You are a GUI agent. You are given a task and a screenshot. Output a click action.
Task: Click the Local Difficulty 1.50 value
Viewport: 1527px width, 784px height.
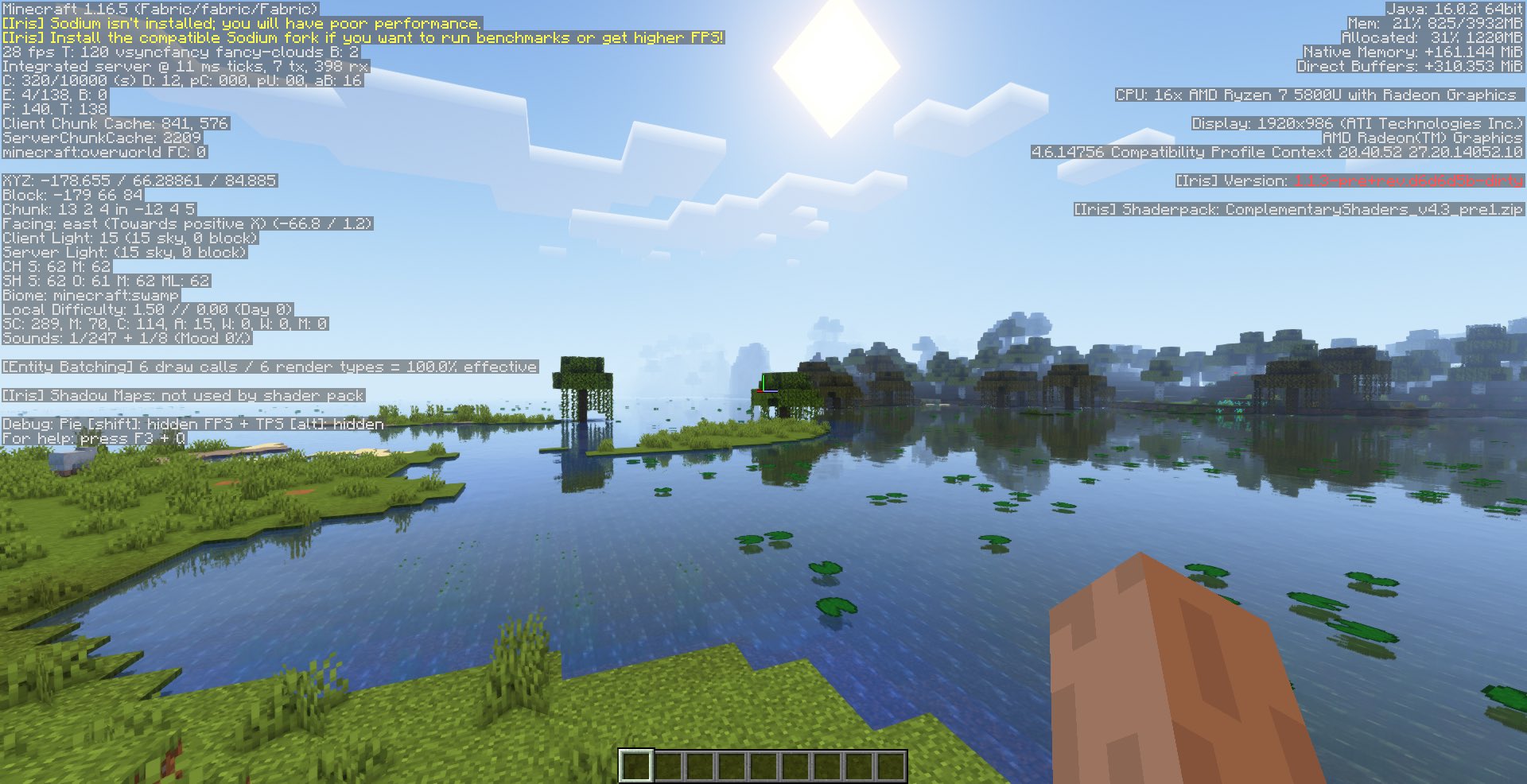click(148, 309)
